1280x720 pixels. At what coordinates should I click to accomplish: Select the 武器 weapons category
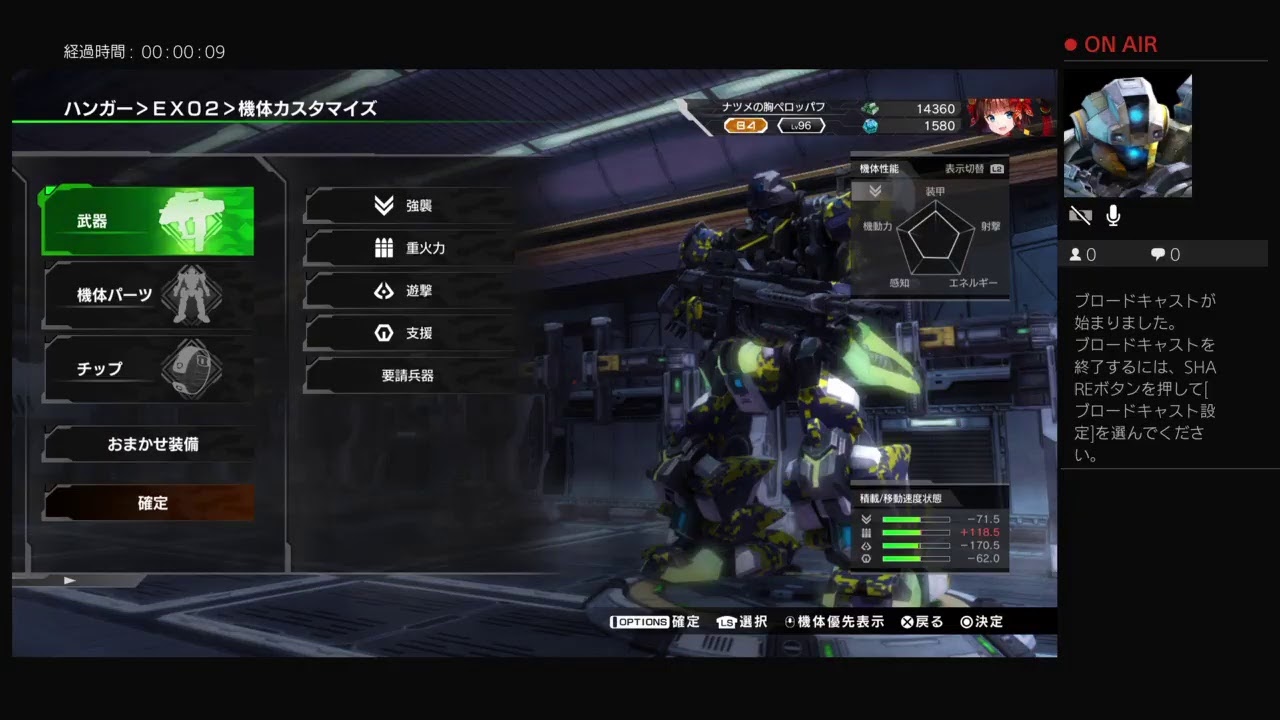point(148,221)
